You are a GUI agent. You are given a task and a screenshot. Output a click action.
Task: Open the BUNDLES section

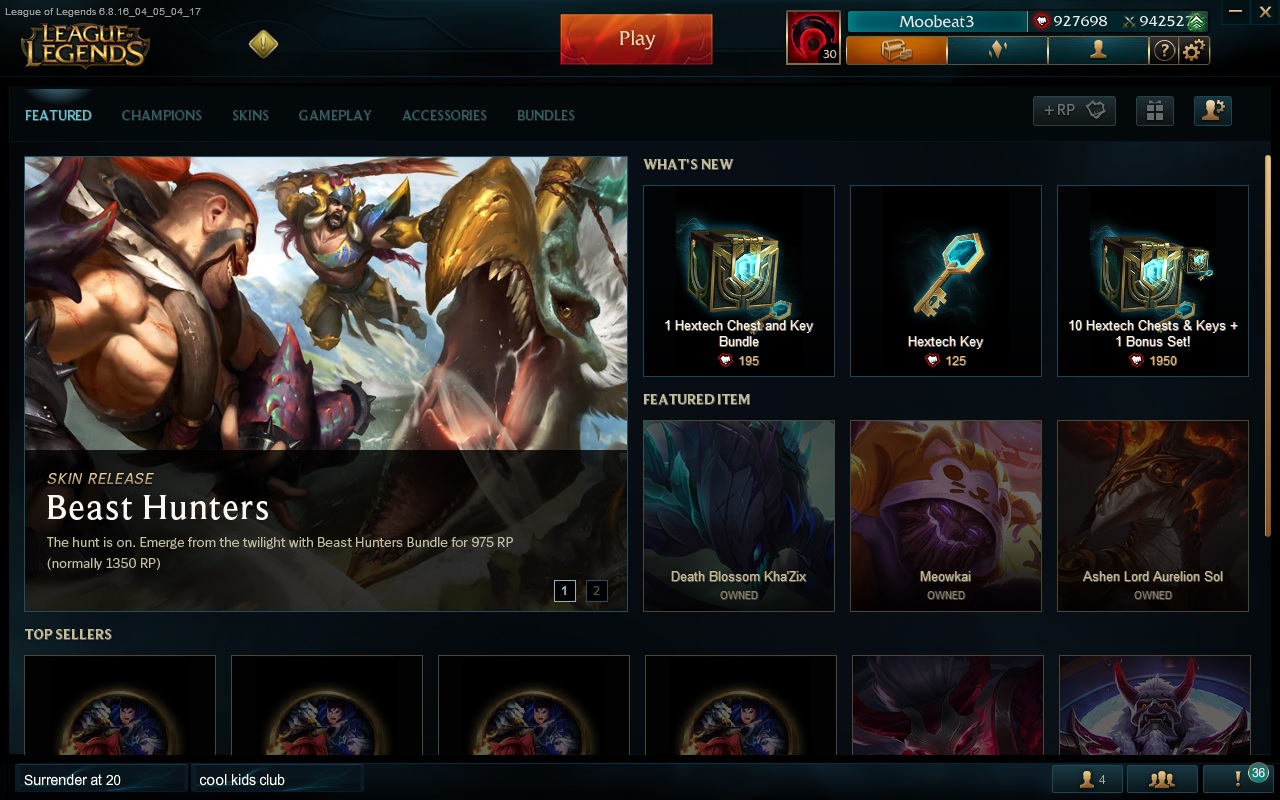pyautogui.click(x=545, y=115)
